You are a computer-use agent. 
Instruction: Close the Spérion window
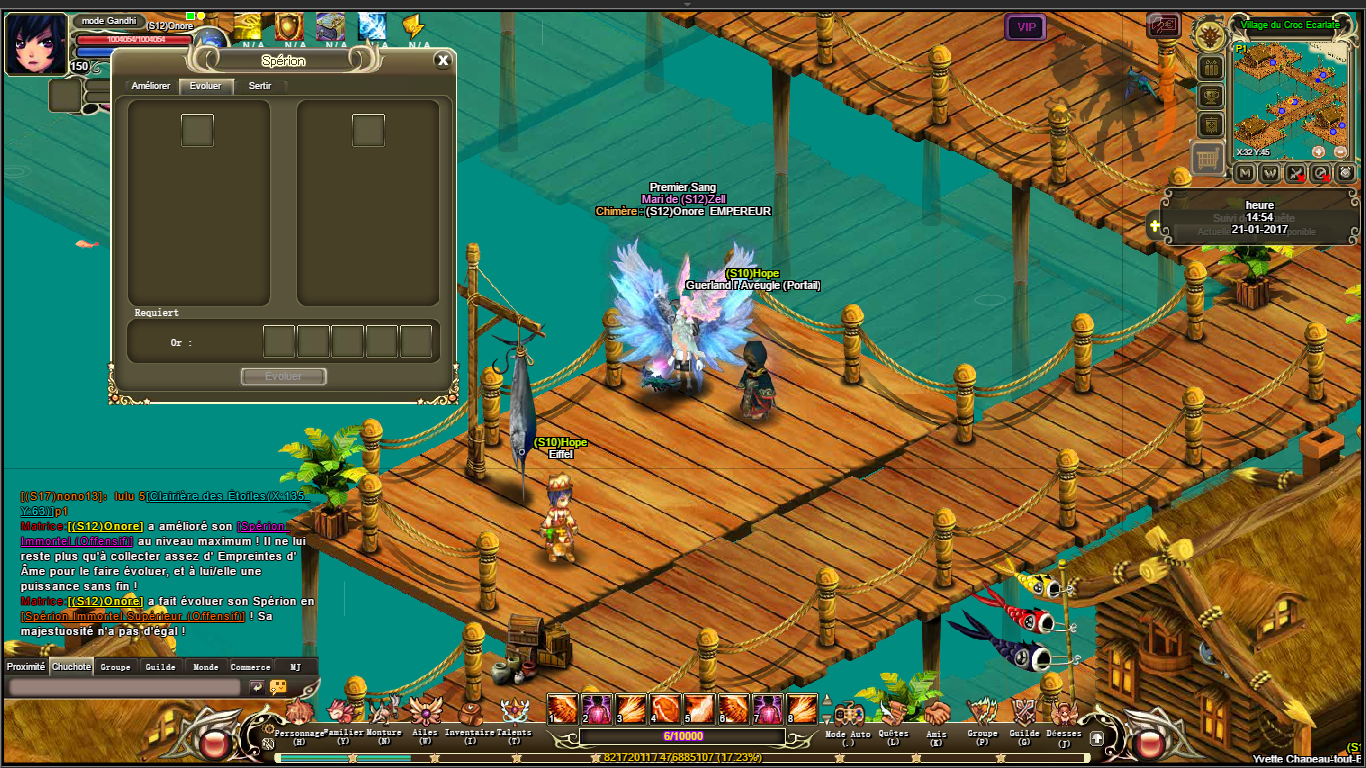[443, 61]
